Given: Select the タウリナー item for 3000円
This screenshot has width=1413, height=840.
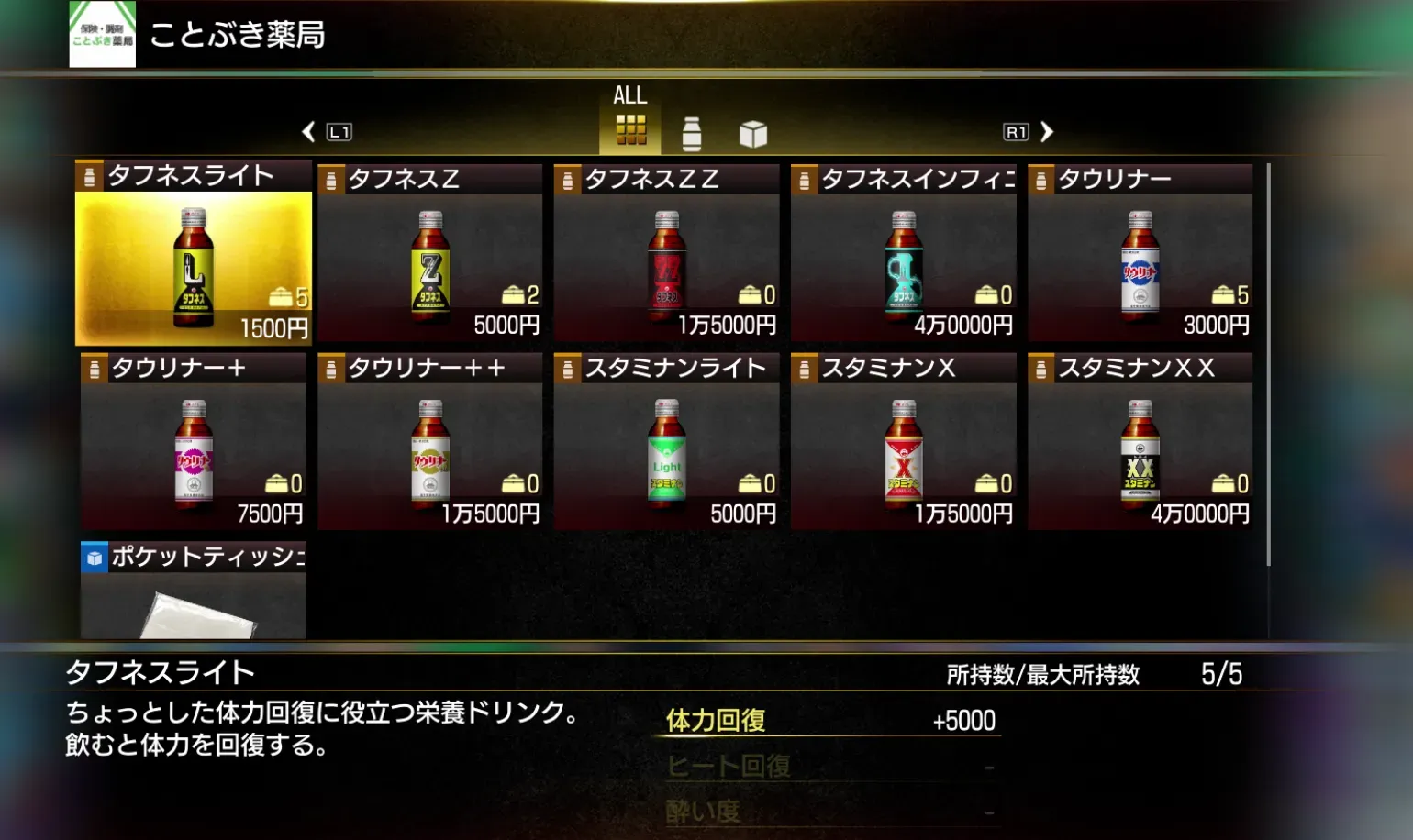Looking at the screenshot, I should pyautogui.click(x=1140, y=252).
